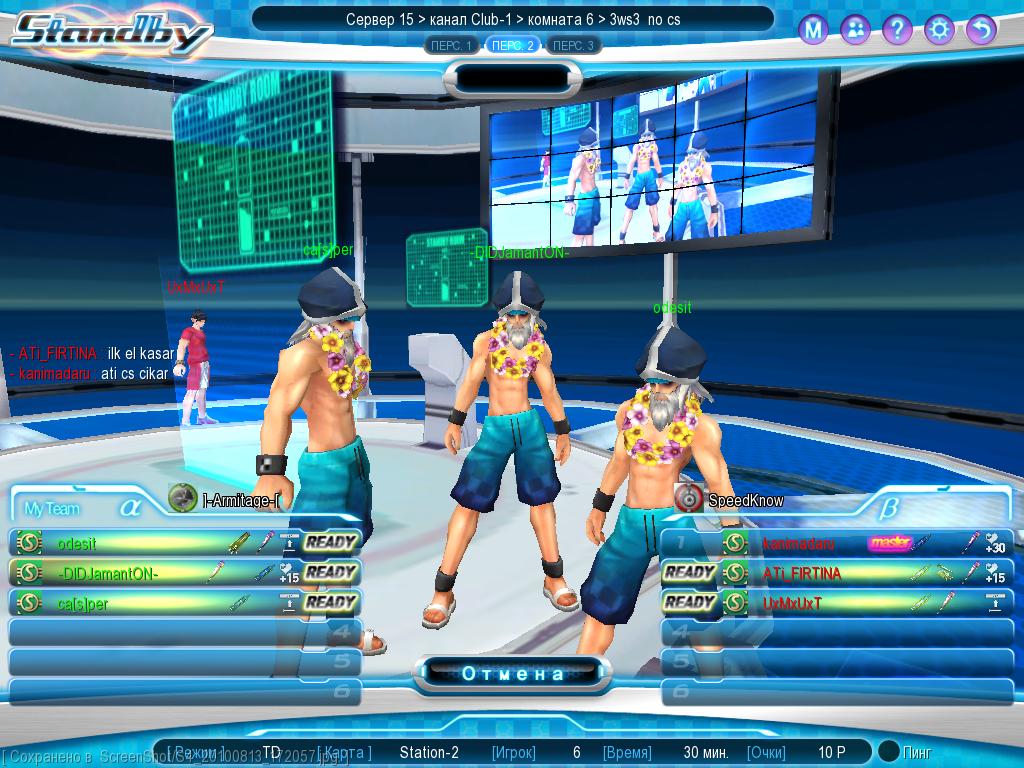Open settings via the gear icon

[x=939, y=30]
